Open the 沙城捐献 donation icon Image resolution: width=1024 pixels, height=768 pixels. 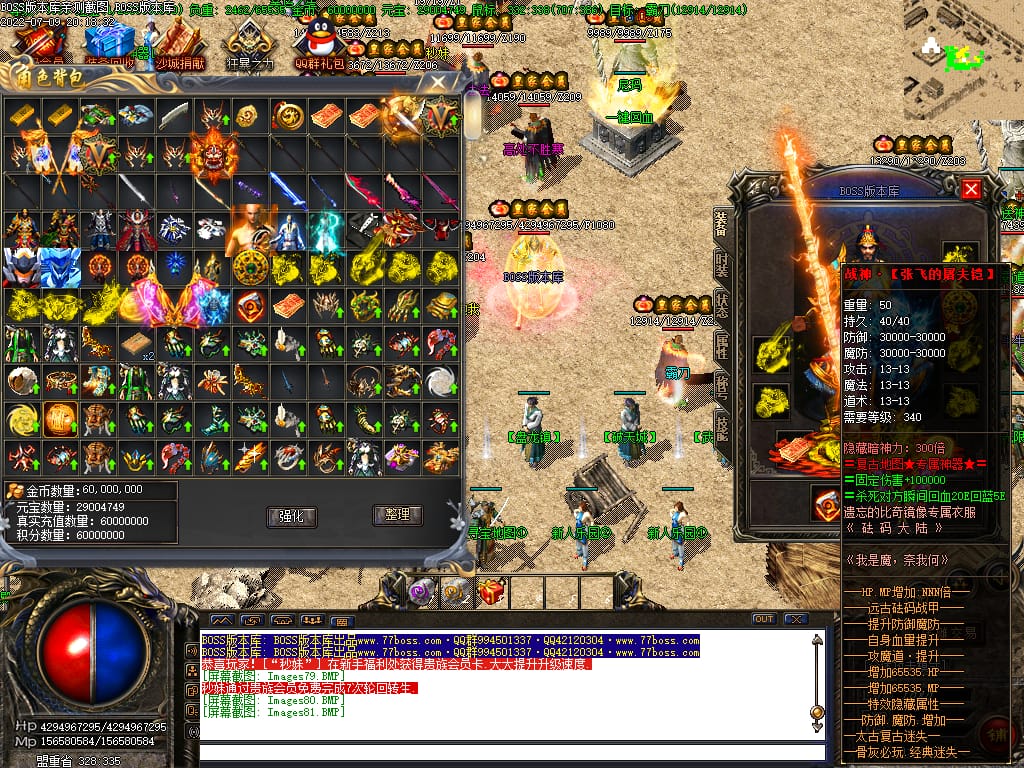pos(179,44)
